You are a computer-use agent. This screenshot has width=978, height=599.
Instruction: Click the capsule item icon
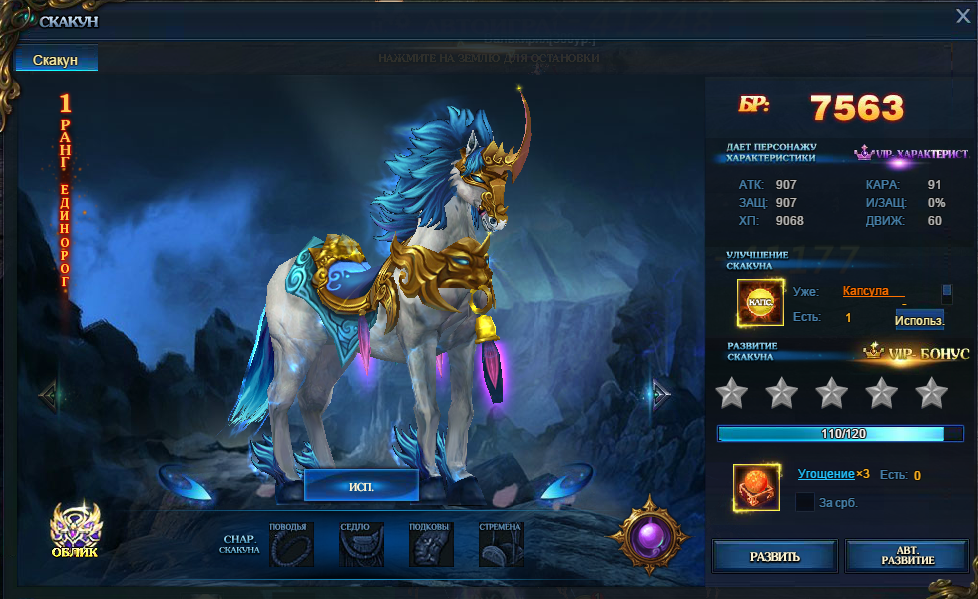coord(760,303)
